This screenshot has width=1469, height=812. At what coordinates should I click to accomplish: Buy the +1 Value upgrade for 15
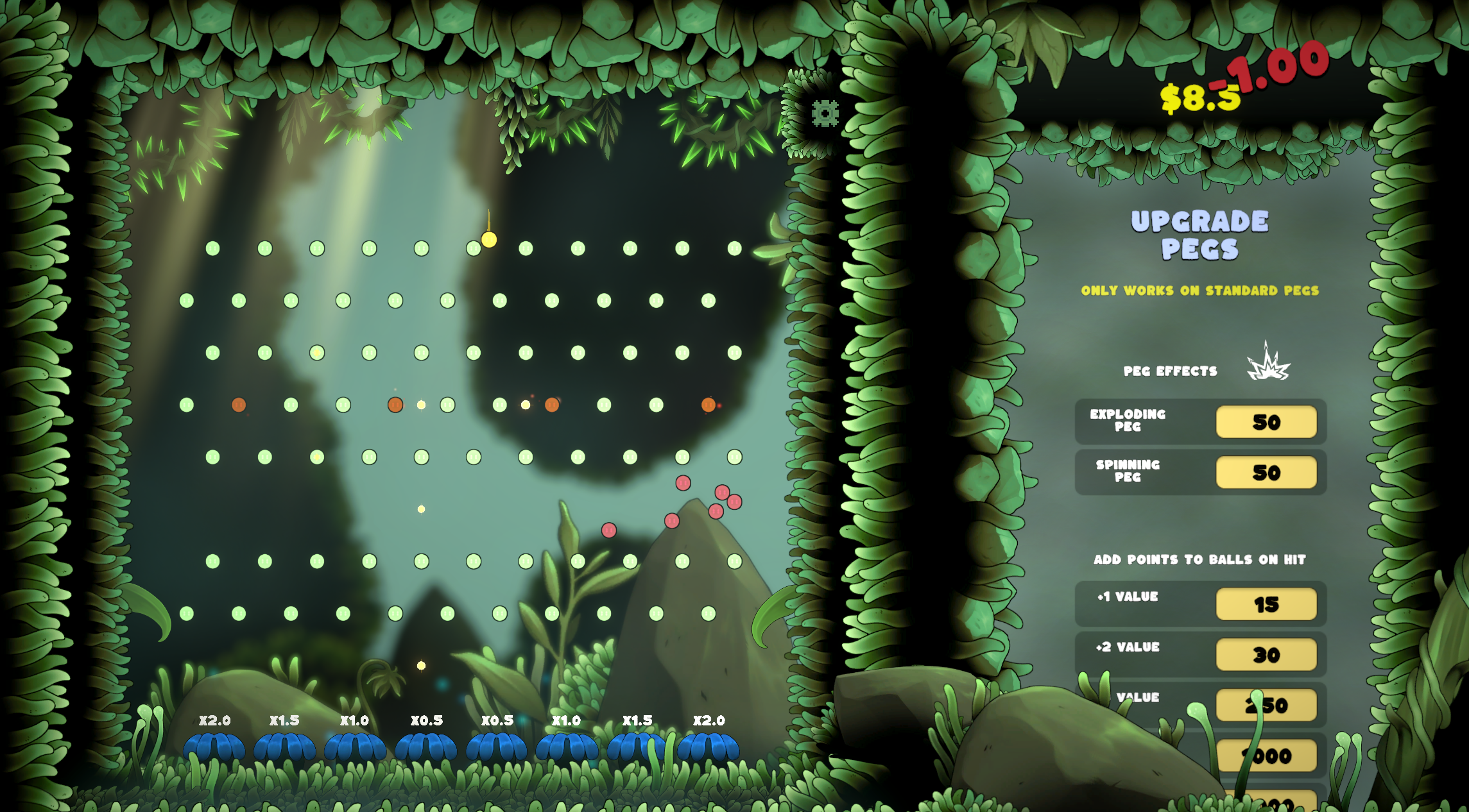coord(1266,604)
